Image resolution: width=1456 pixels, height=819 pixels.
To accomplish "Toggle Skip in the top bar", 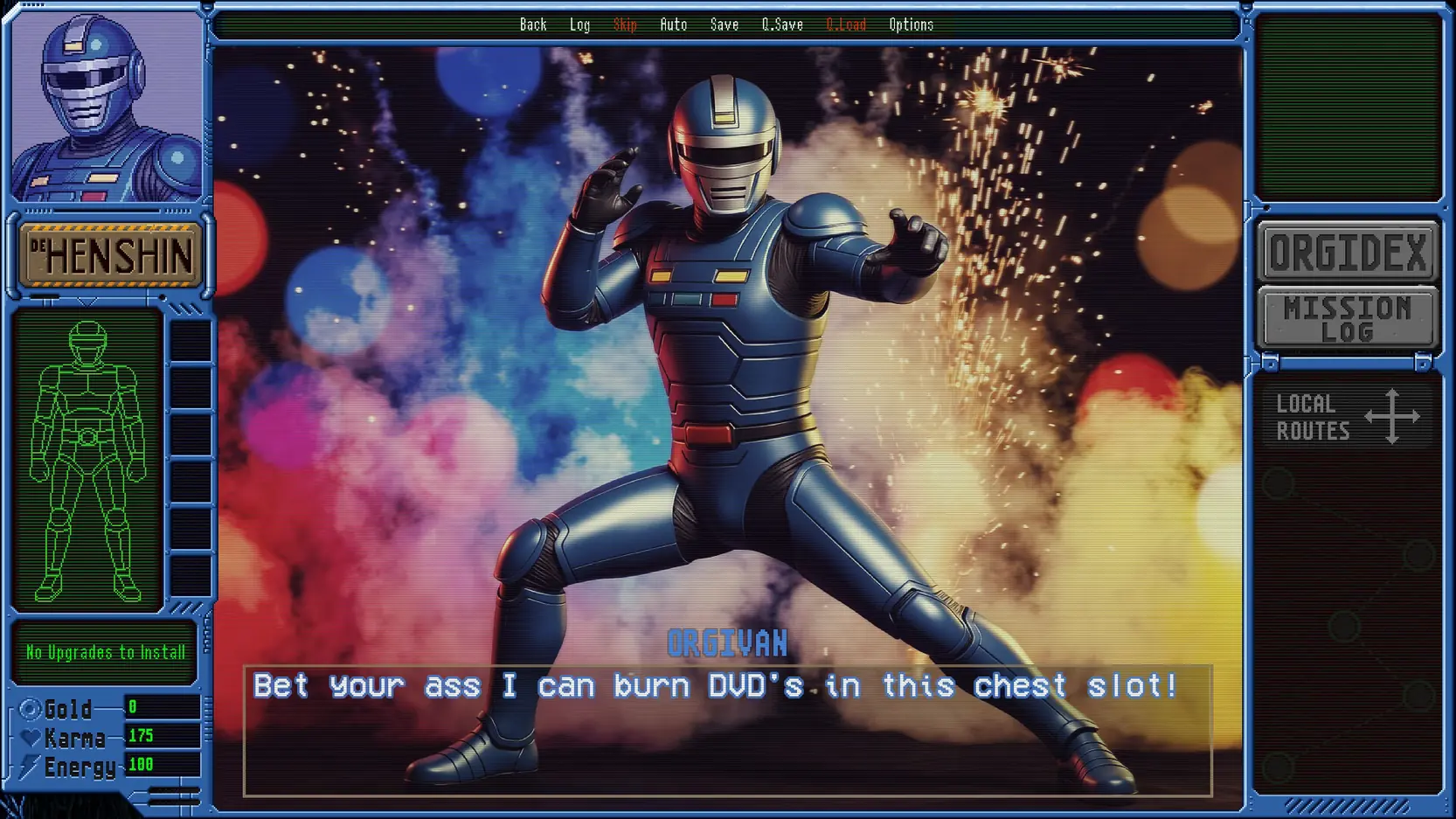I will point(625,24).
